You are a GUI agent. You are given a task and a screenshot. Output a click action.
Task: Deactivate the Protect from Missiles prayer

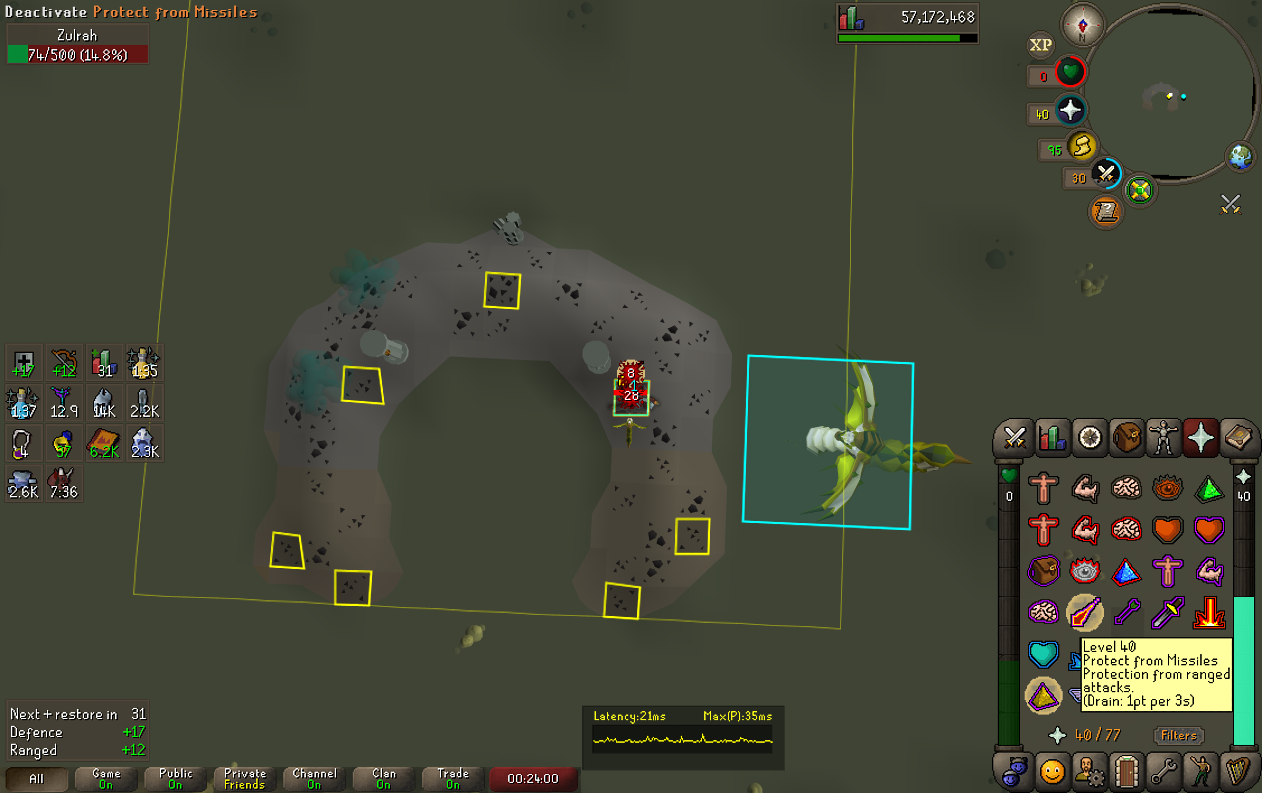coord(1084,611)
